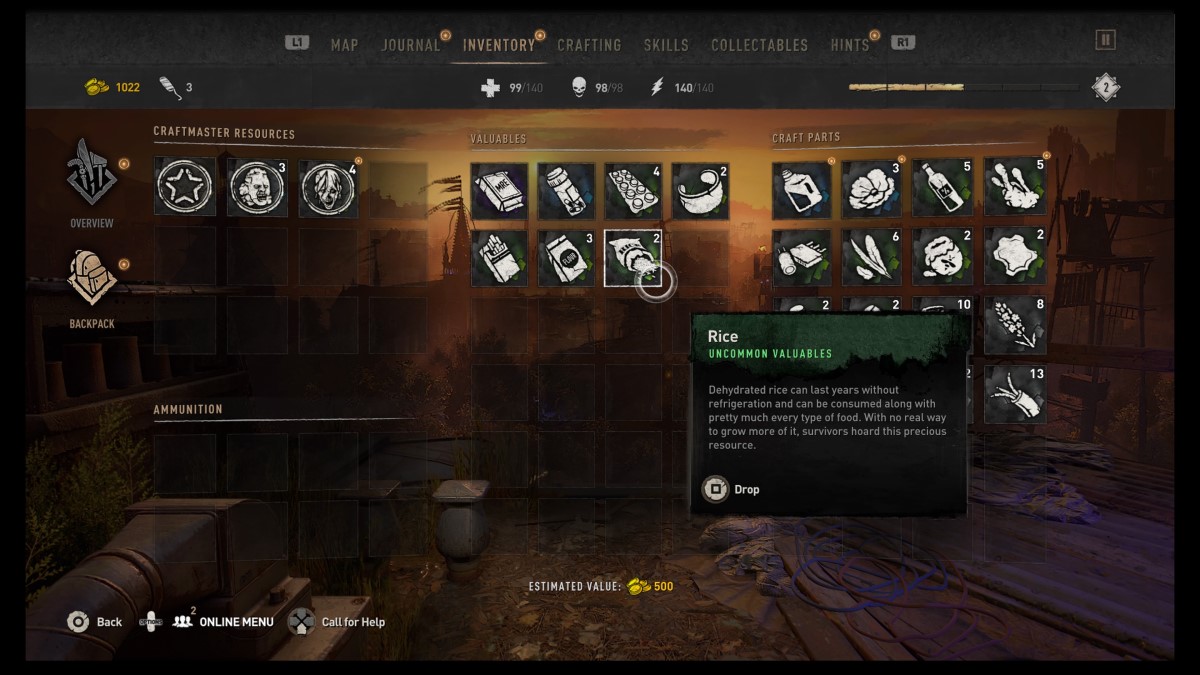The image size is (1200, 675).
Task: Open the Map tab
Action: point(344,45)
